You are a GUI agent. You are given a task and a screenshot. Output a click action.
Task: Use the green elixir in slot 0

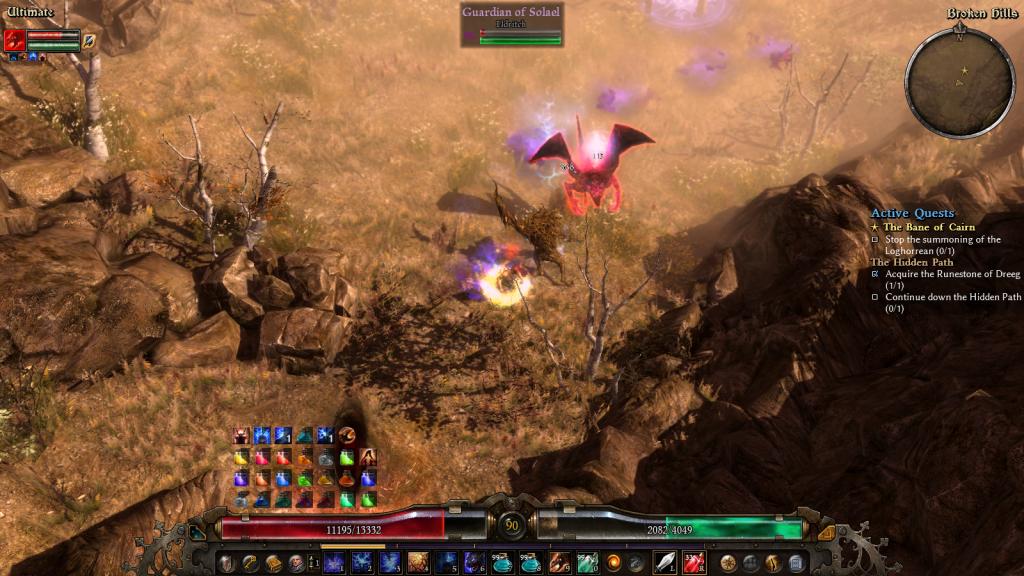[x=586, y=562]
